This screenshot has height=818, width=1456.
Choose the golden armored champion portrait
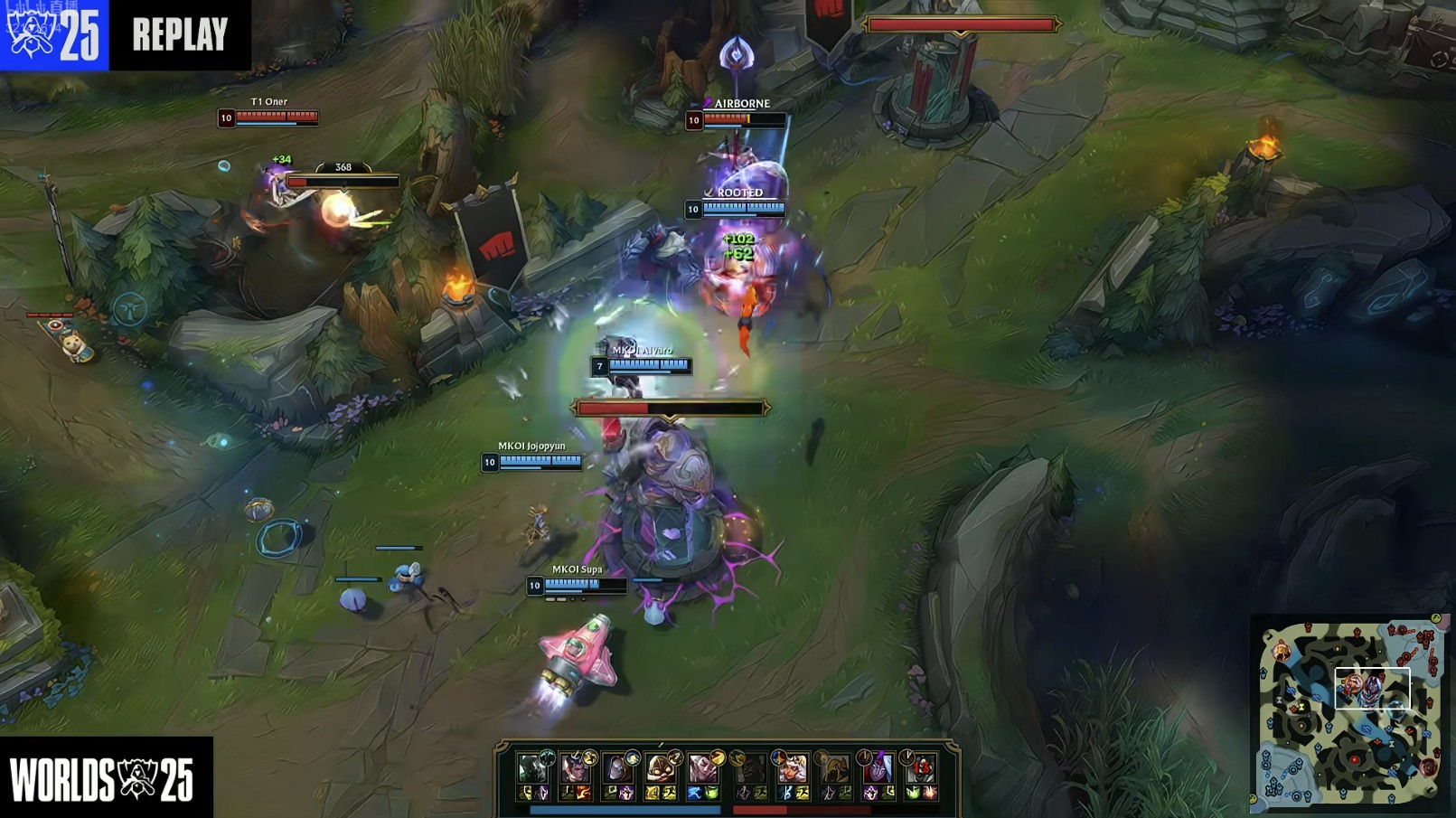point(833,769)
